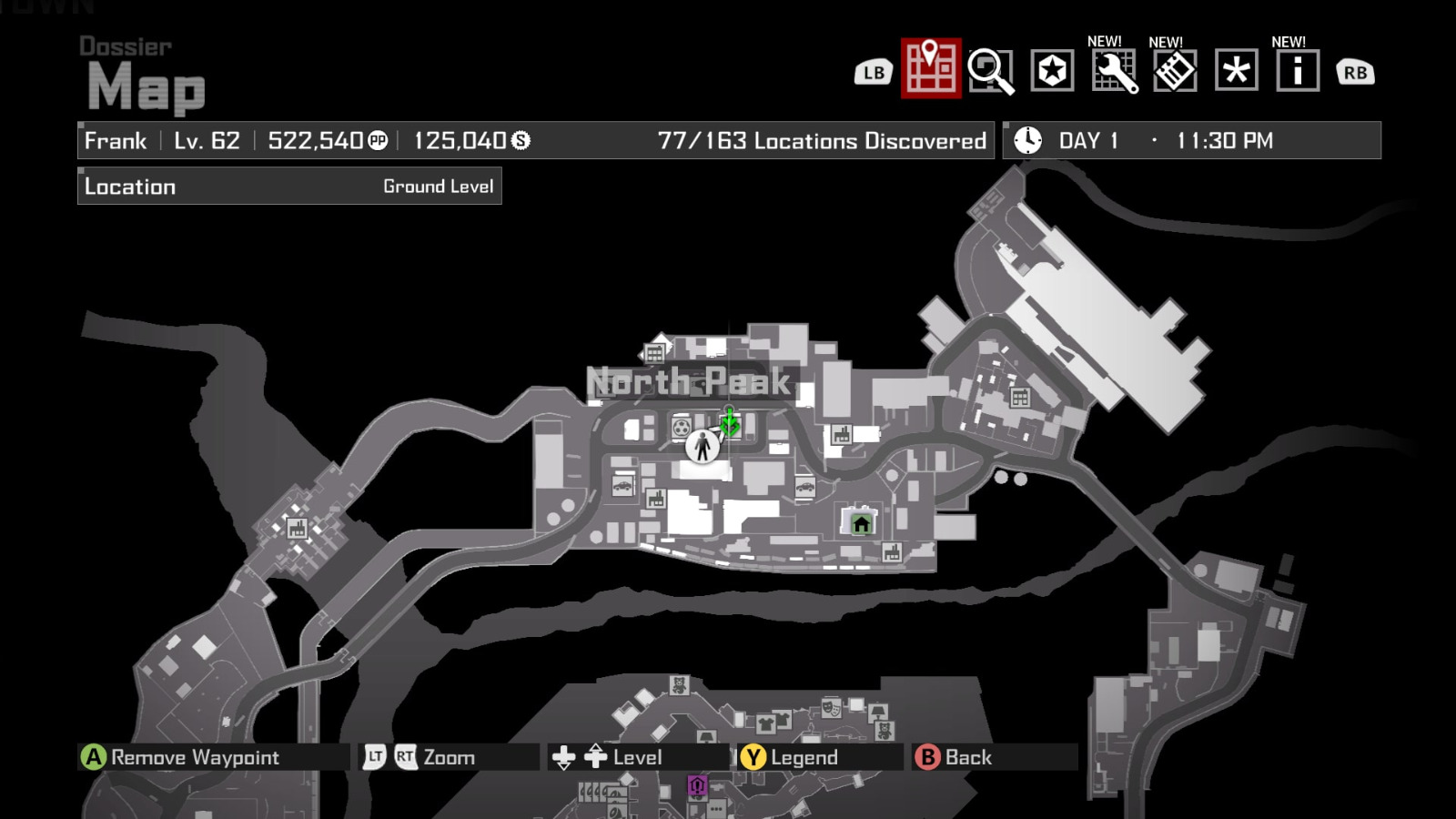Click the green waypoint arrow on the map
Viewport: 1456px width, 819px height.
(x=731, y=421)
